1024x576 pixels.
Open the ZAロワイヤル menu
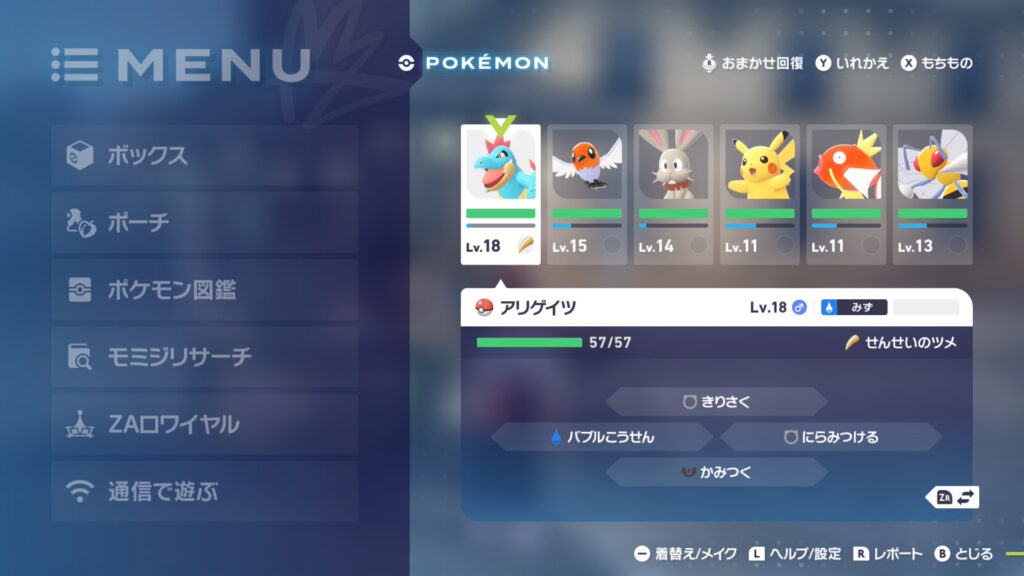tap(204, 424)
